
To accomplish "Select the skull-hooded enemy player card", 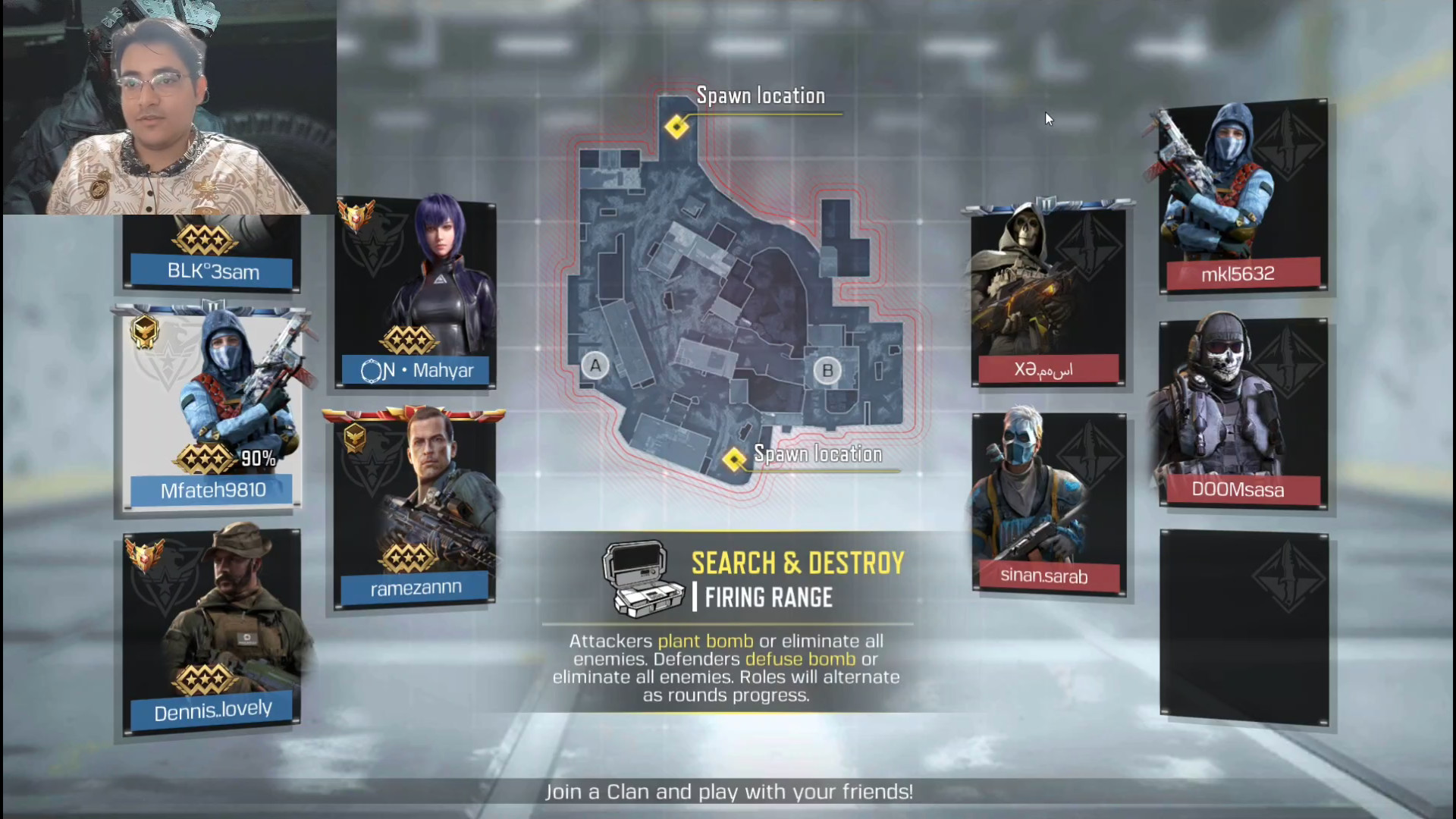I will [x=1048, y=296].
